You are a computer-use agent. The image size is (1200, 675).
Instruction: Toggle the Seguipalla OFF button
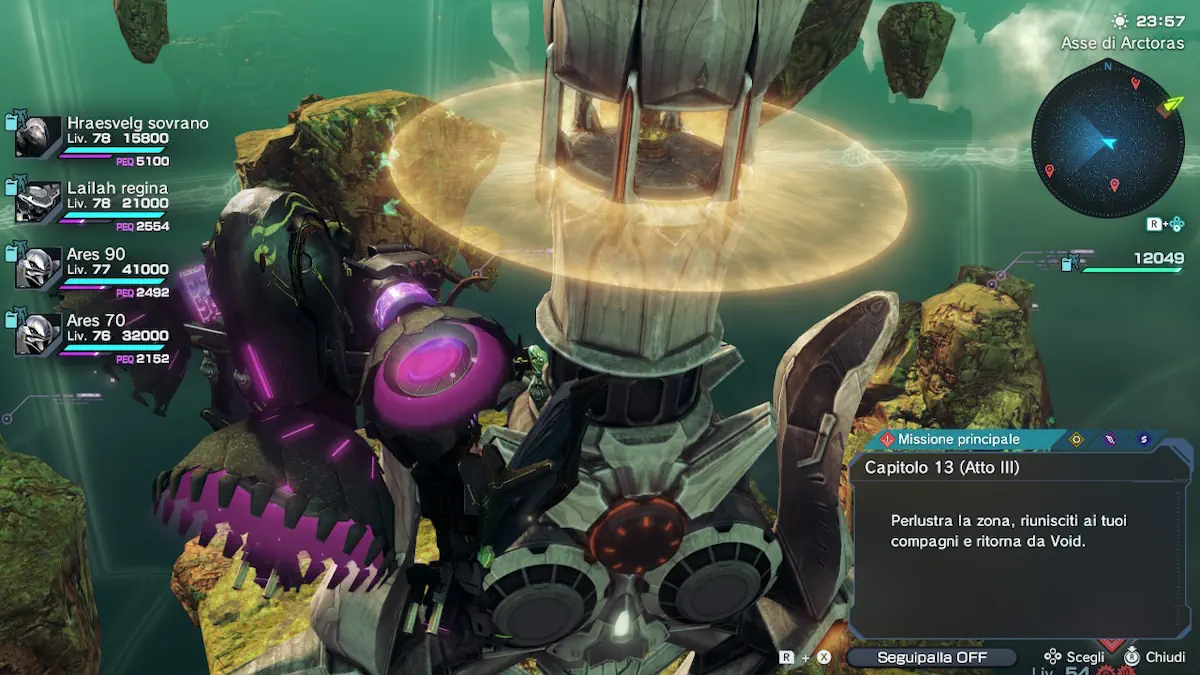pyautogui.click(x=931, y=657)
